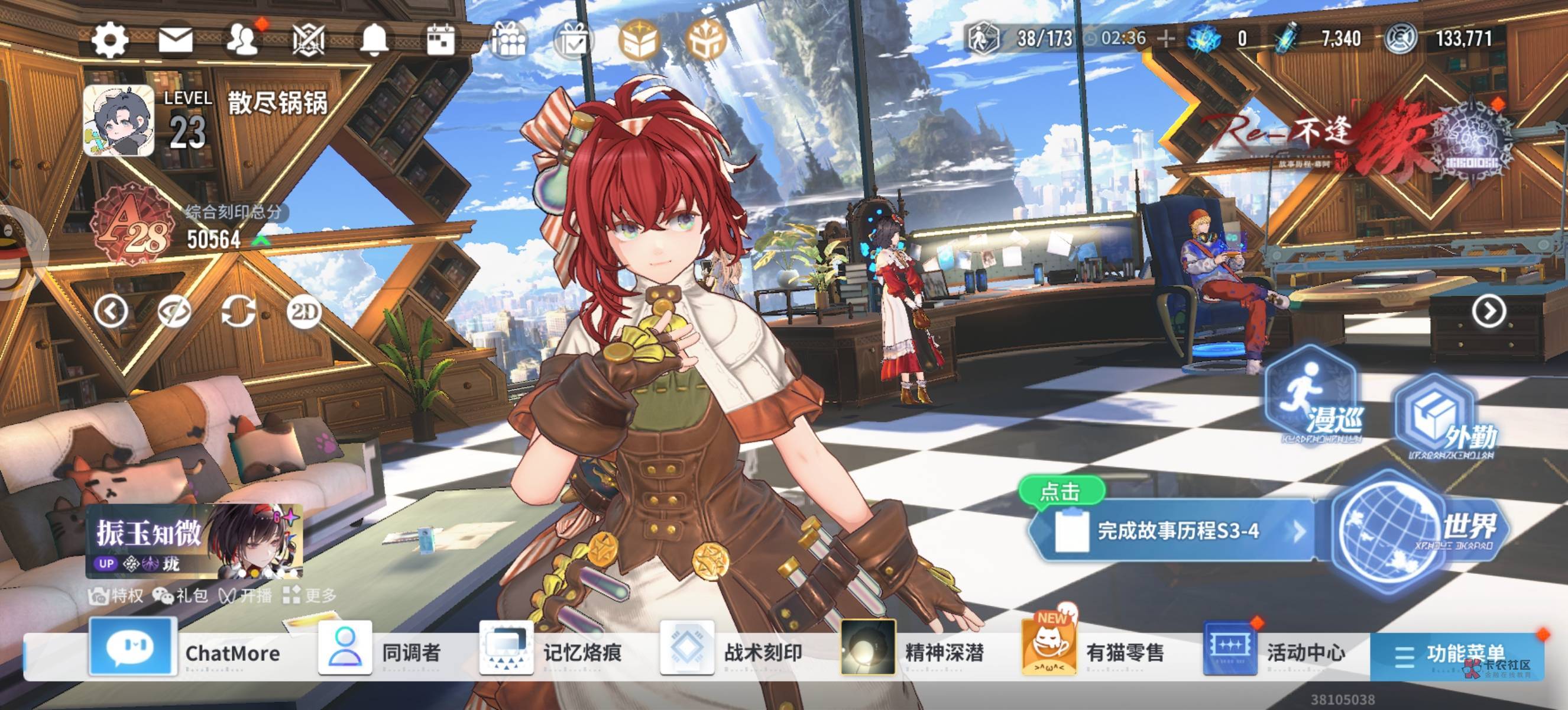Select the 完成故事历程S3-4 quest tracker
Screen dimensions: 1568x710
[1169, 531]
